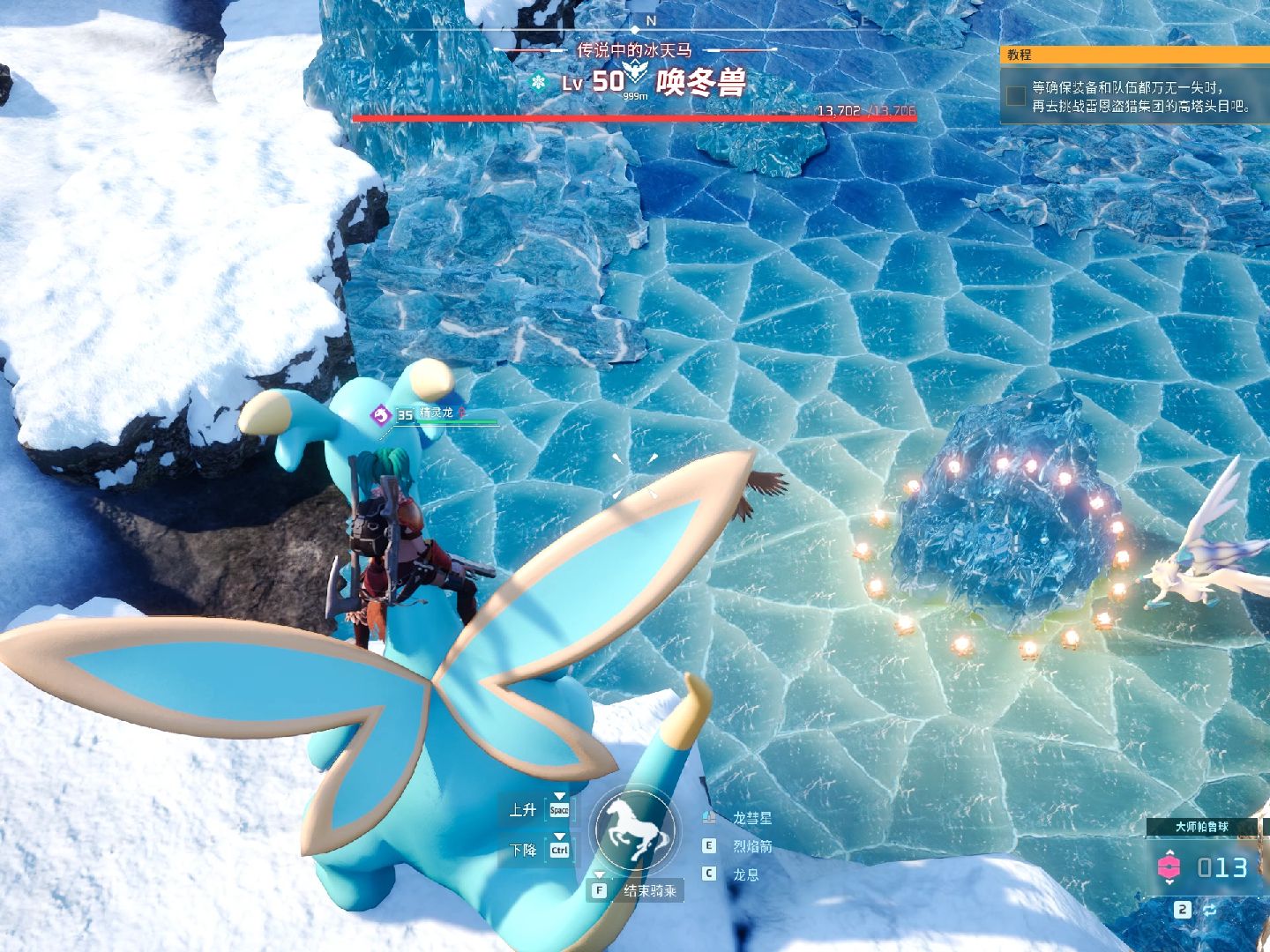Click the sphere swap arrows icon
The image size is (1270, 952).
[1210, 910]
